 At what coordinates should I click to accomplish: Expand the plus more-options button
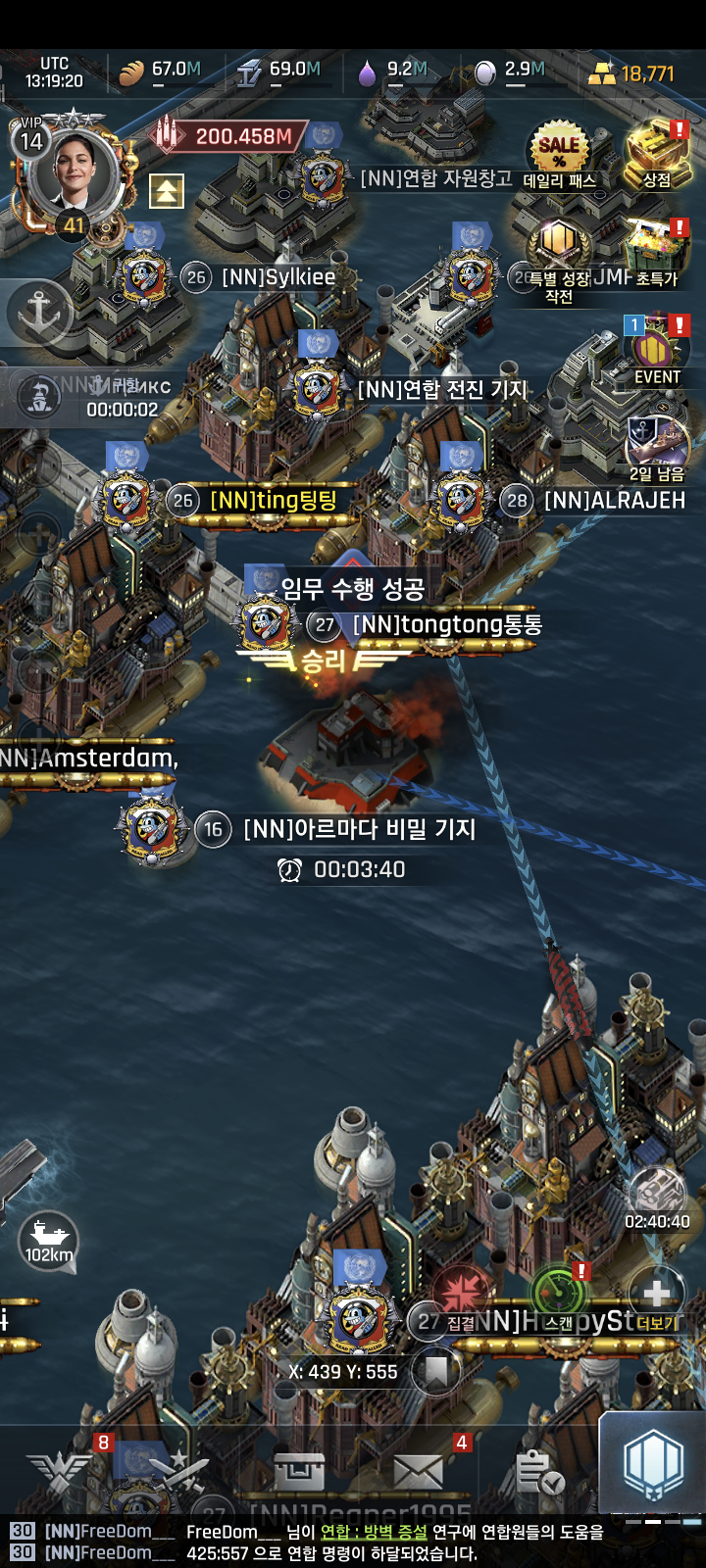[656, 1294]
